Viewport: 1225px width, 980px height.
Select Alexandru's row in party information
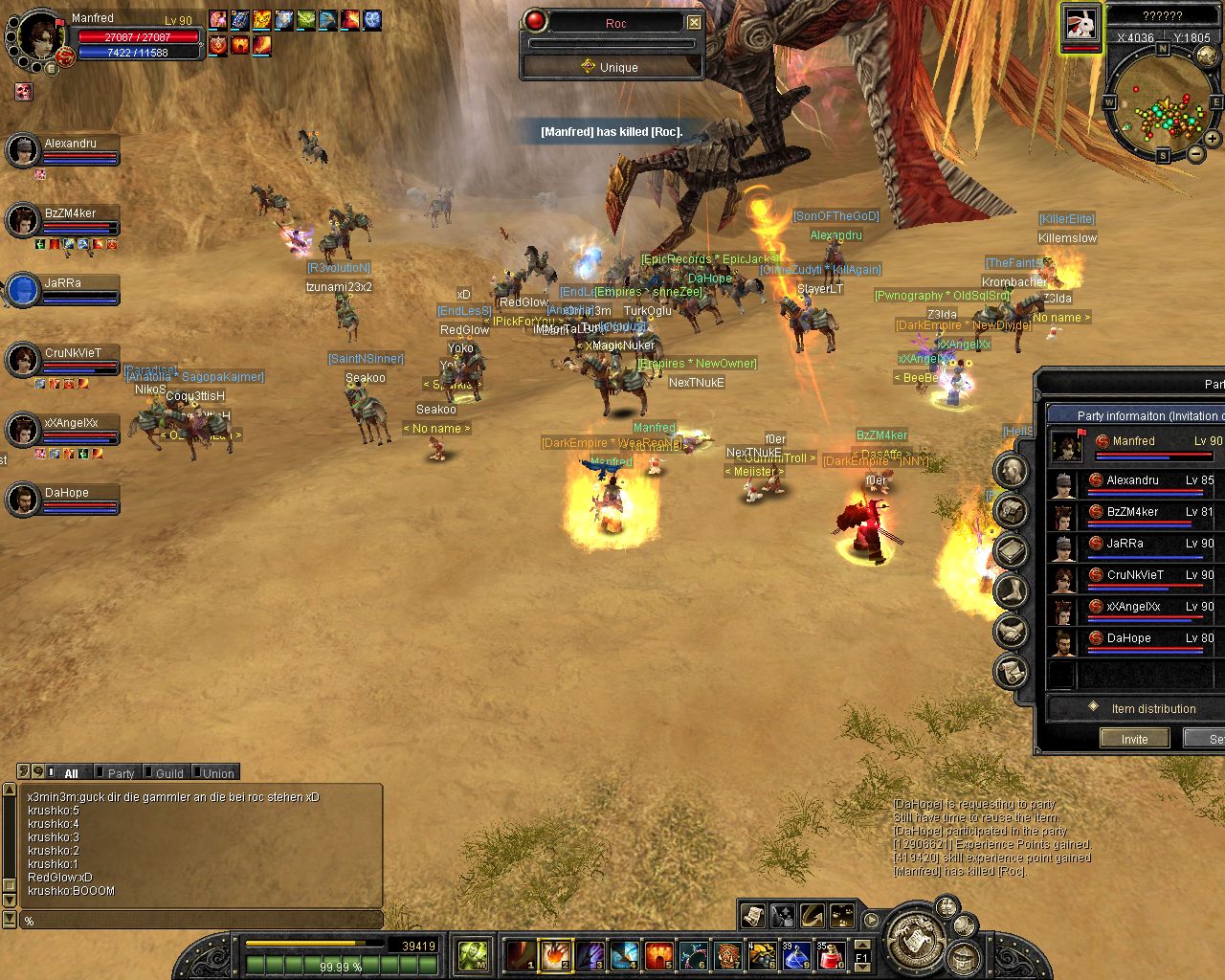(x=1133, y=481)
